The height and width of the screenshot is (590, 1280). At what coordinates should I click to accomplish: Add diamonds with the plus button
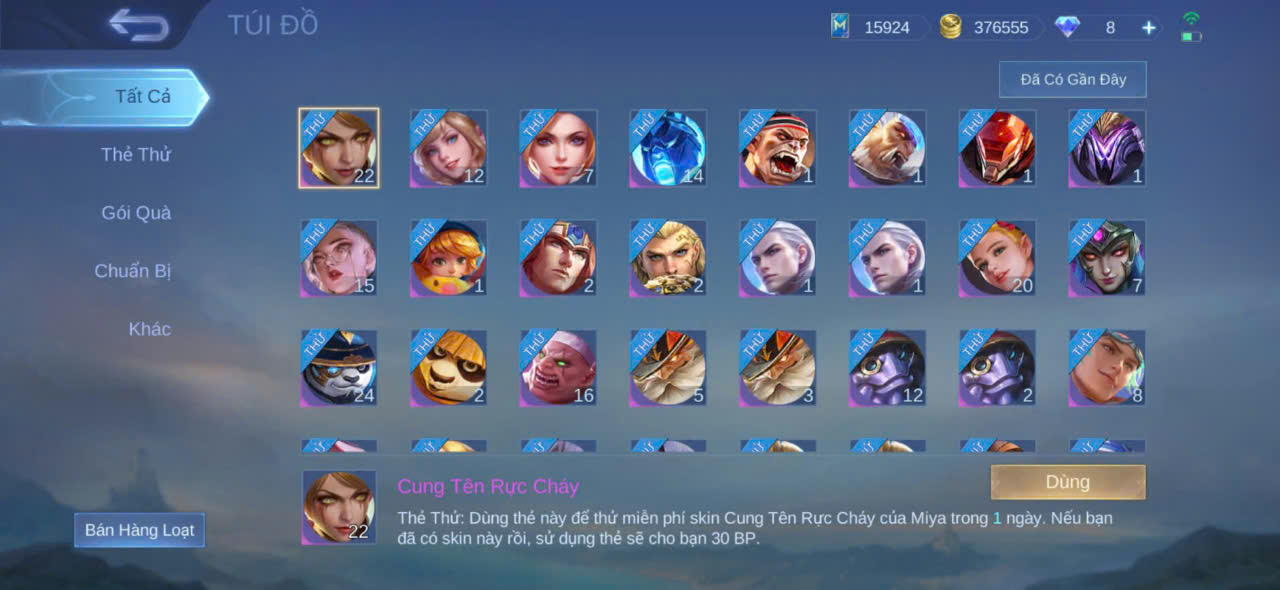[1149, 28]
